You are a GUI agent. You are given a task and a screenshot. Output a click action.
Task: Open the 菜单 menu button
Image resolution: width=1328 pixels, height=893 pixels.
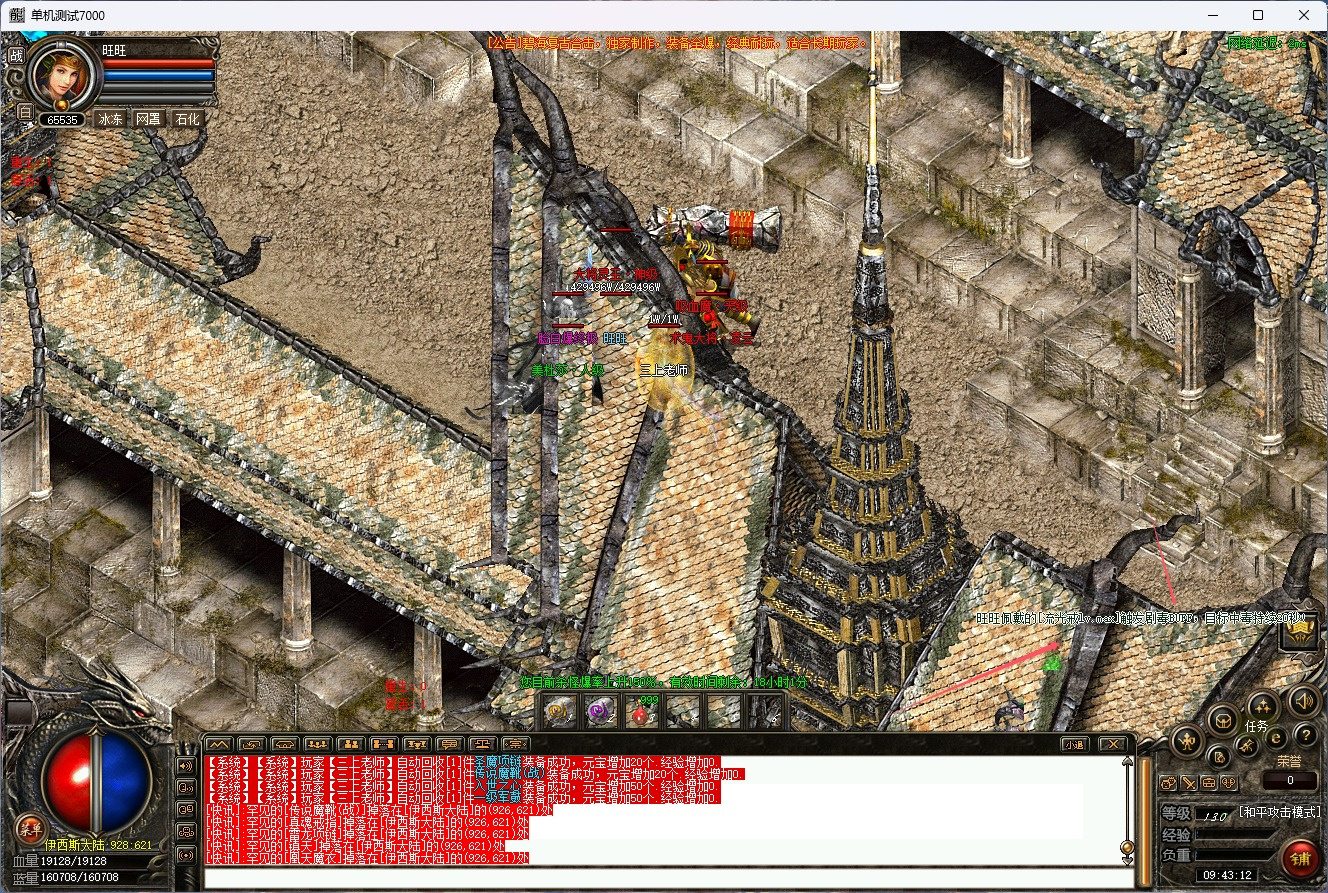[x=30, y=828]
